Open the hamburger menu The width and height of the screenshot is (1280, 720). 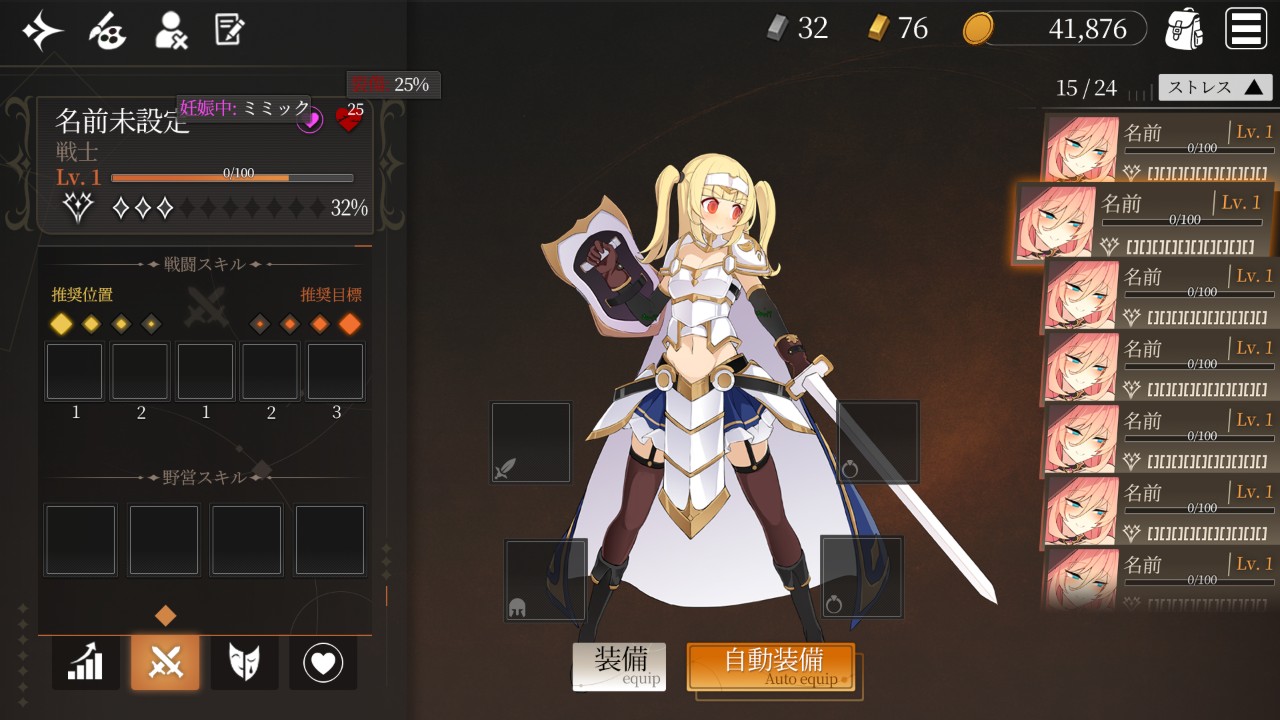click(1246, 29)
